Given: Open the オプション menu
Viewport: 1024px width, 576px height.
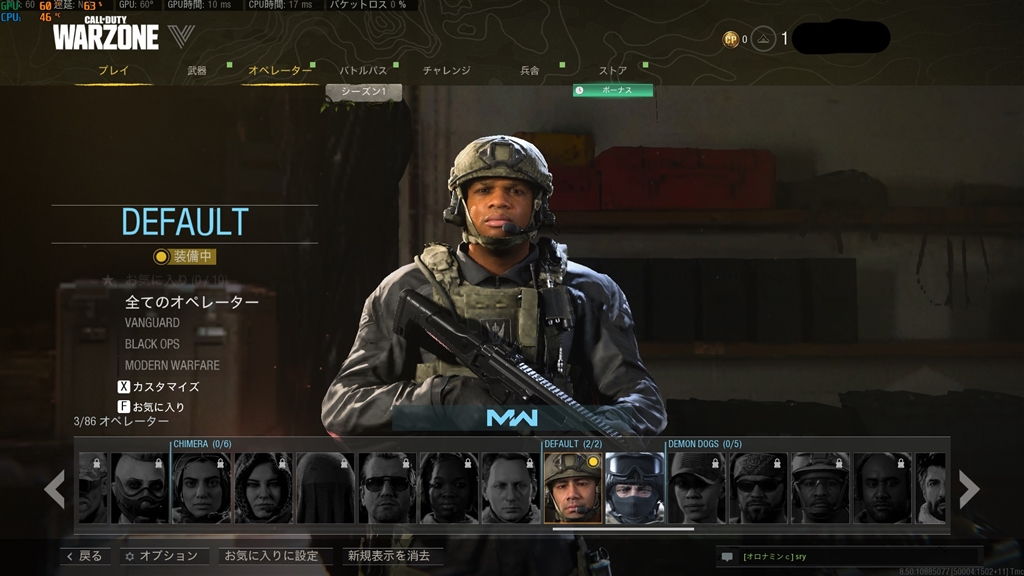Looking at the screenshot, I should tap(161, 556).
